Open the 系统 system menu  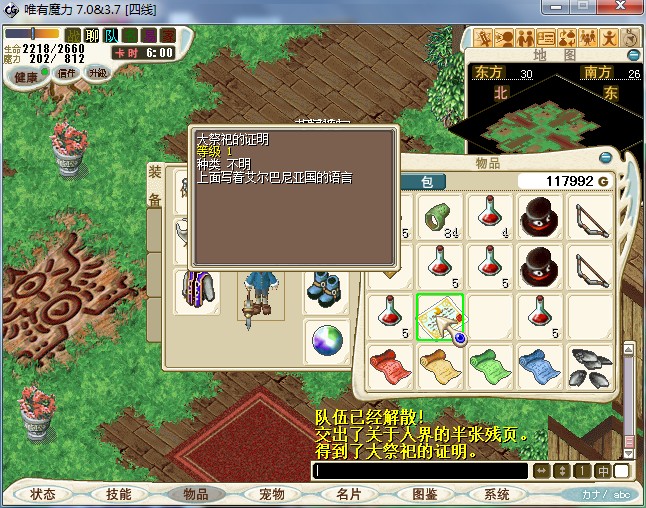pyautogui.click(x=497, y=494)
